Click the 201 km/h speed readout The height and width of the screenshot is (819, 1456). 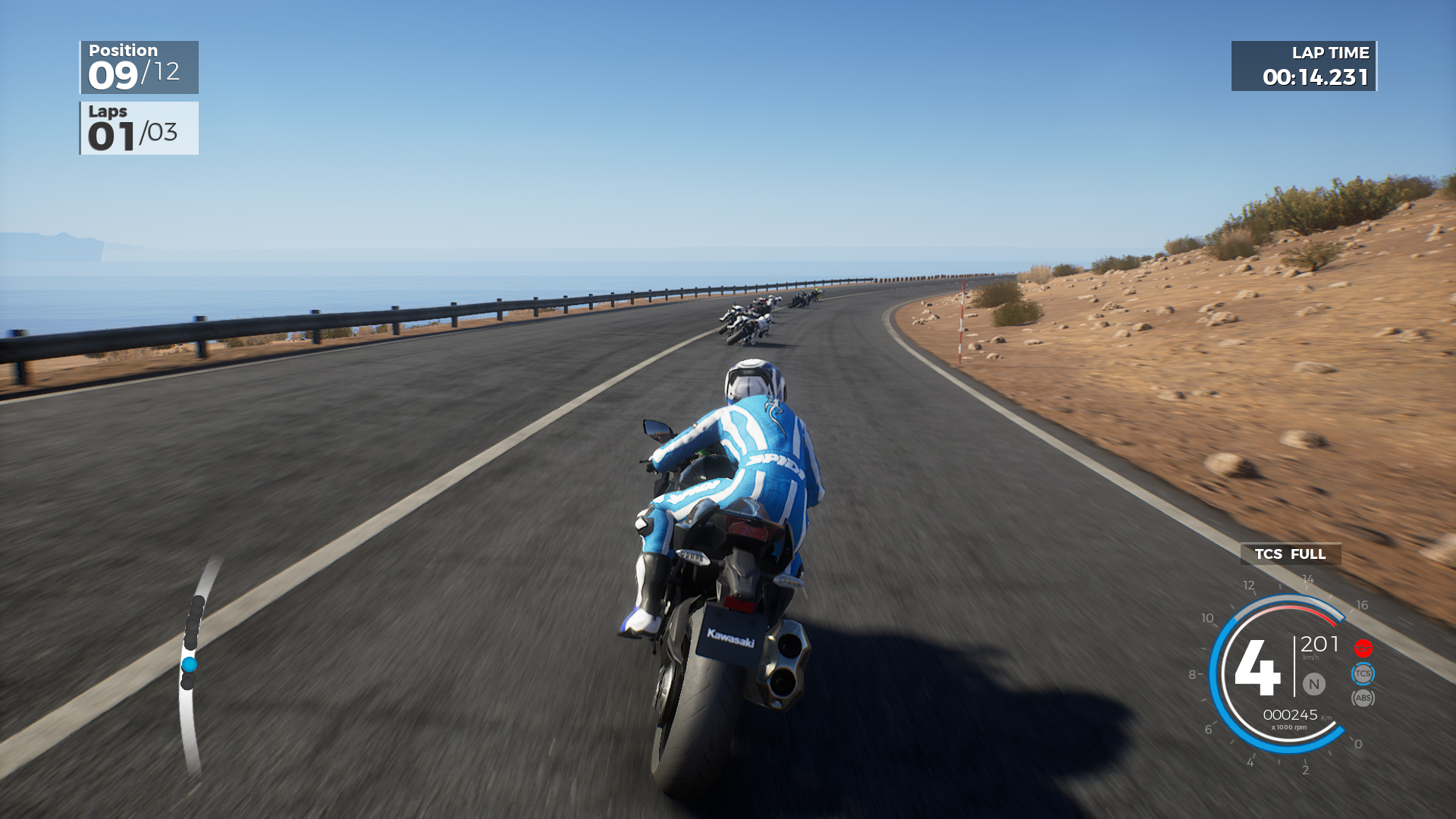[1319, 645]
